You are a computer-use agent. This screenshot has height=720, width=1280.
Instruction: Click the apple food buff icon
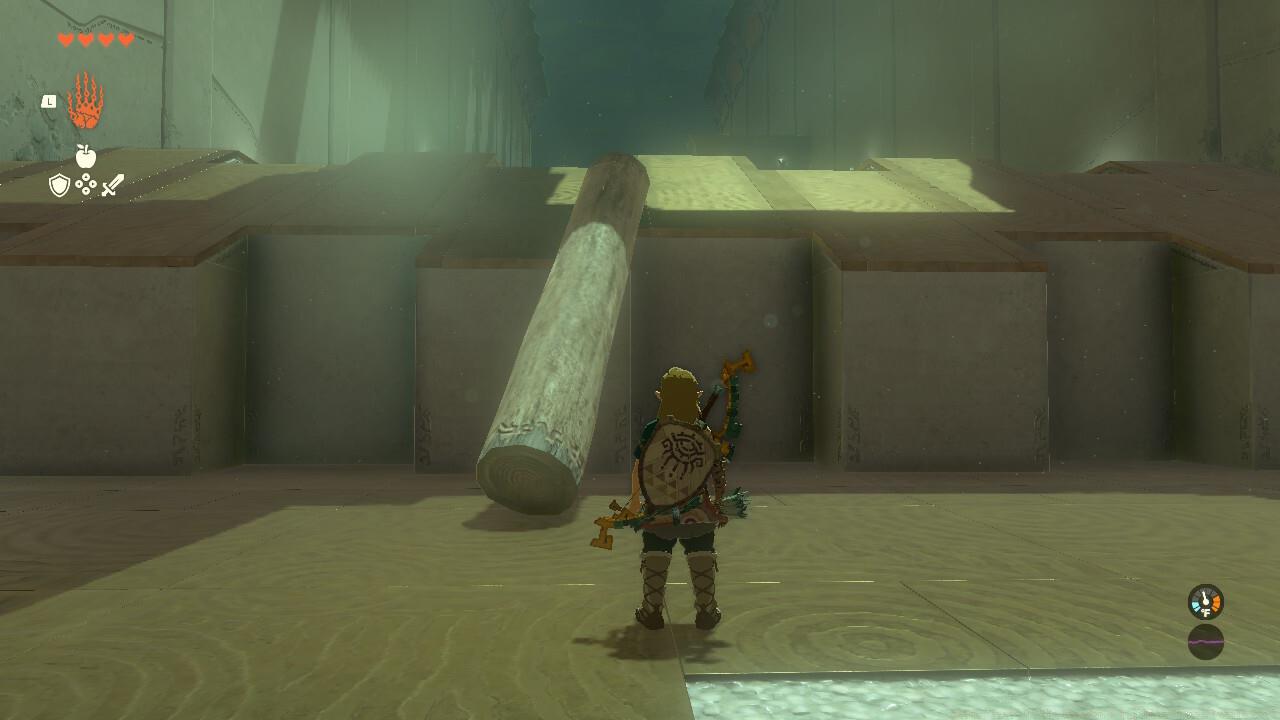coord(86,156)
